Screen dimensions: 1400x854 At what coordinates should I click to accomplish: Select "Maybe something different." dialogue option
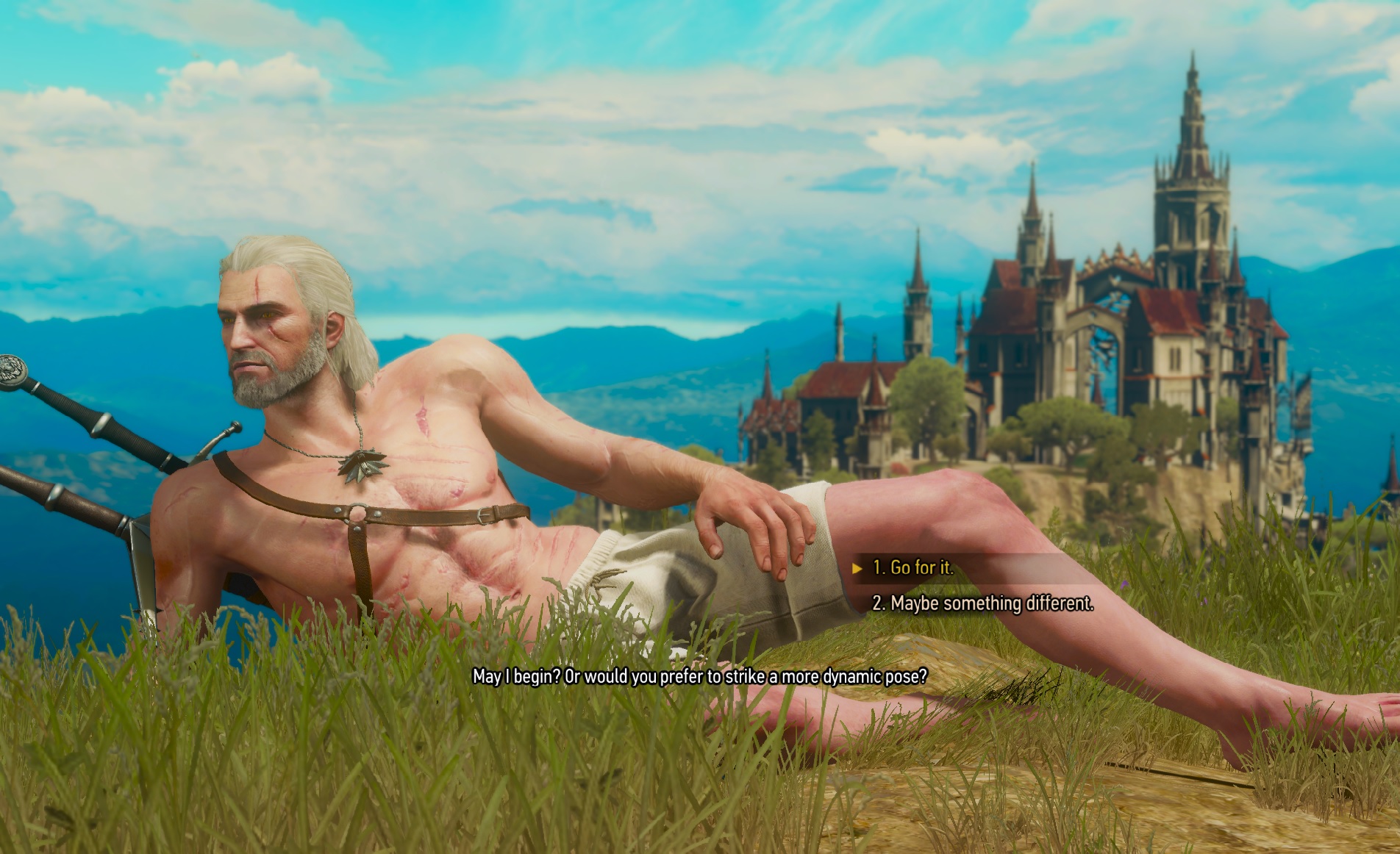[982, 603]
